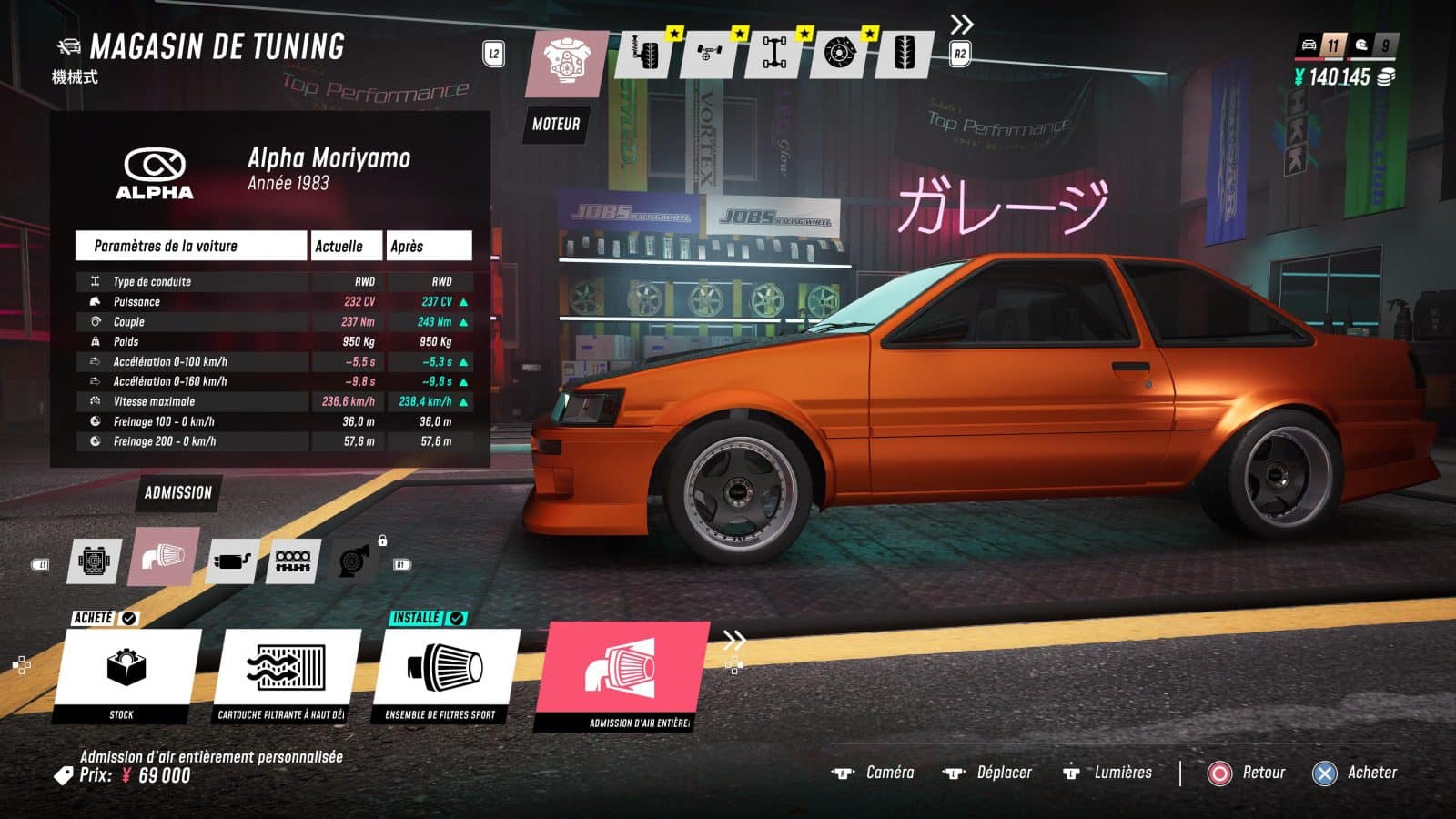Switch to the tire tread category

pyautogui.click(x=905, y=54)
